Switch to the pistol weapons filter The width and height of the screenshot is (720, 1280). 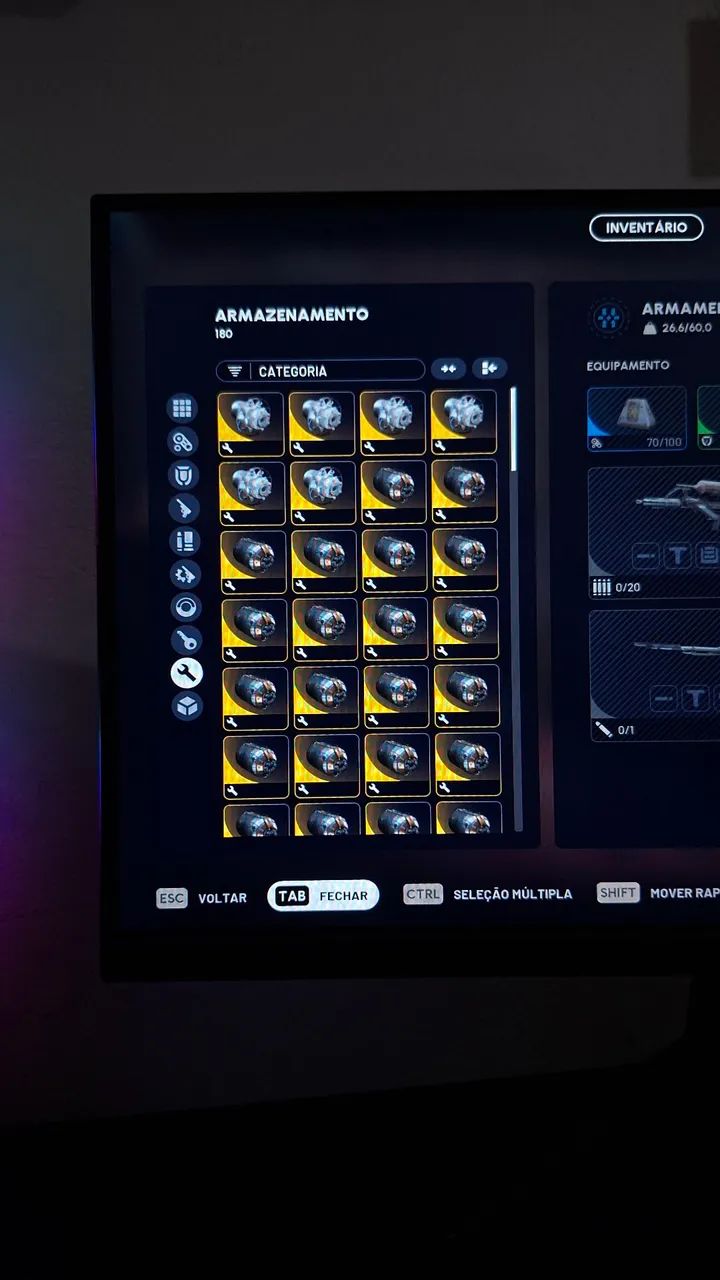(x=184, y=508)
